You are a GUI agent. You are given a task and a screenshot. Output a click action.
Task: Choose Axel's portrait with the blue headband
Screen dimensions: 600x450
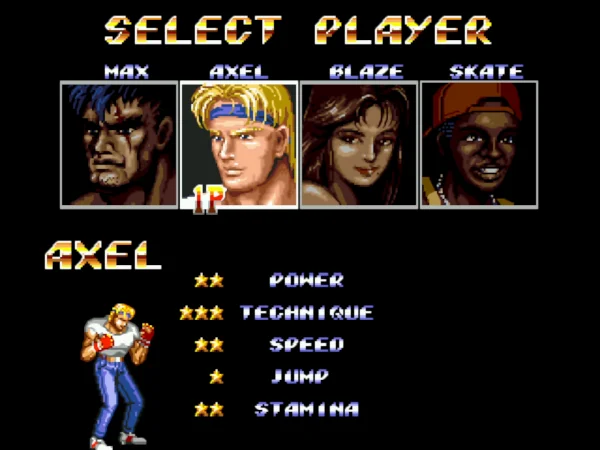238,144
